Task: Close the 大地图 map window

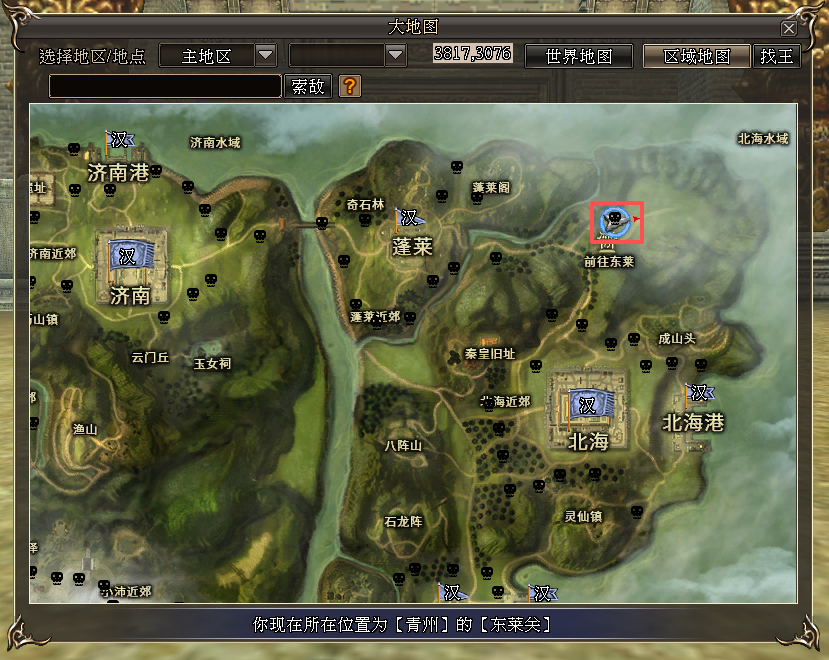Action: pyautogui.click(x=789, y=28)
